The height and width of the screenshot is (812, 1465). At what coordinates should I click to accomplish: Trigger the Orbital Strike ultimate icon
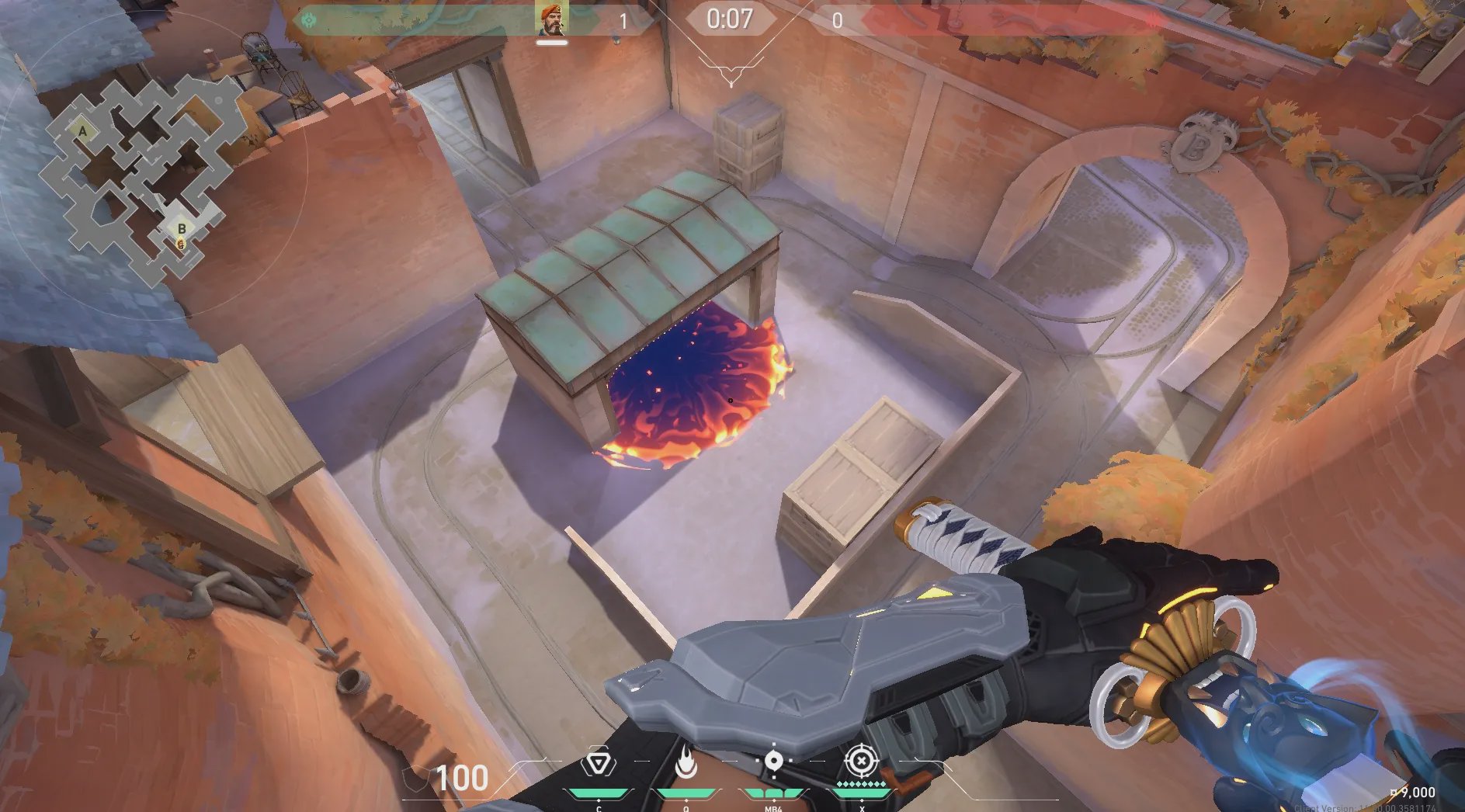click(861, 762)
